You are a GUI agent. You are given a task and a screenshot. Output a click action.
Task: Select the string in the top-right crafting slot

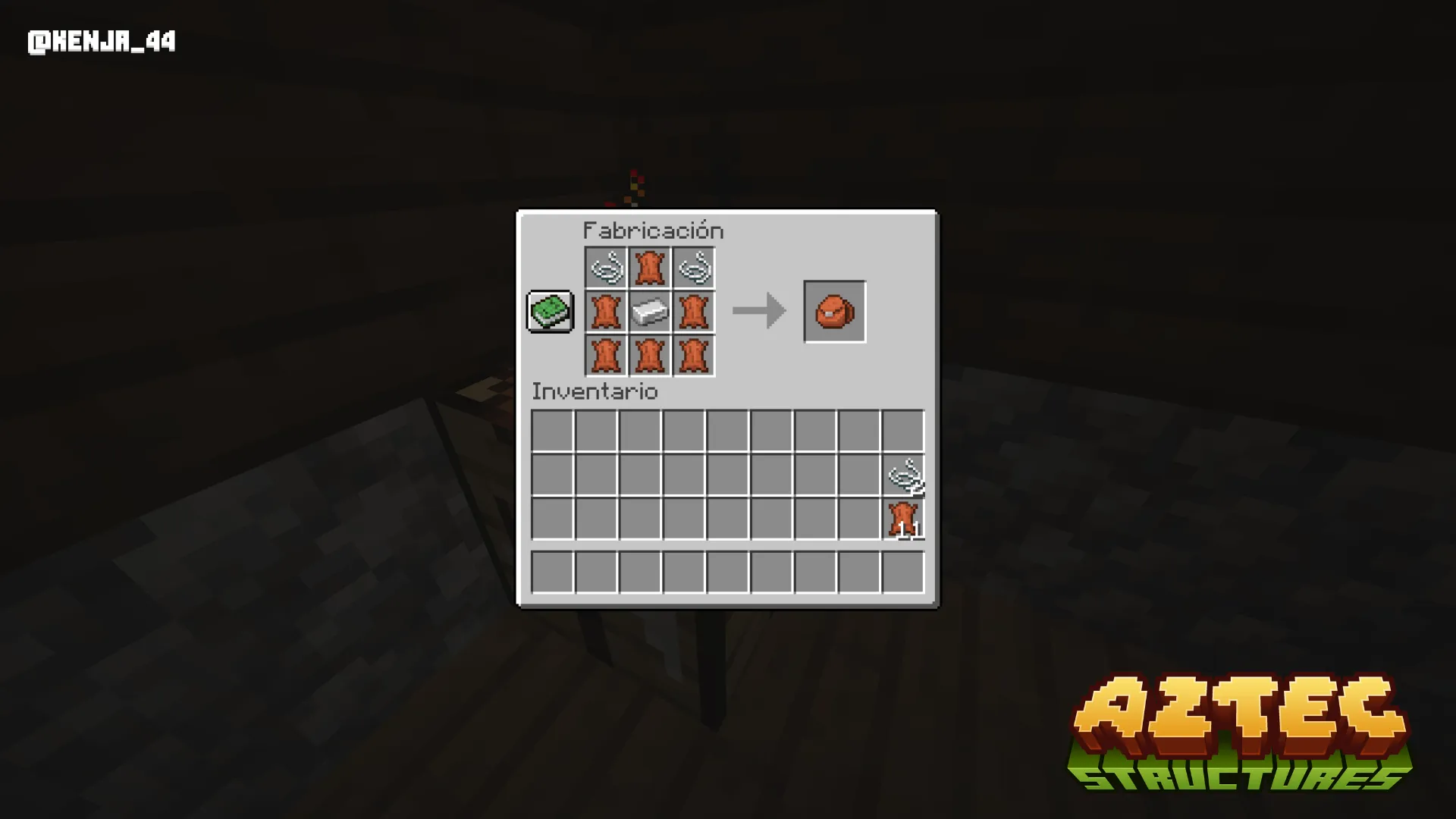(x=694, y=268)
